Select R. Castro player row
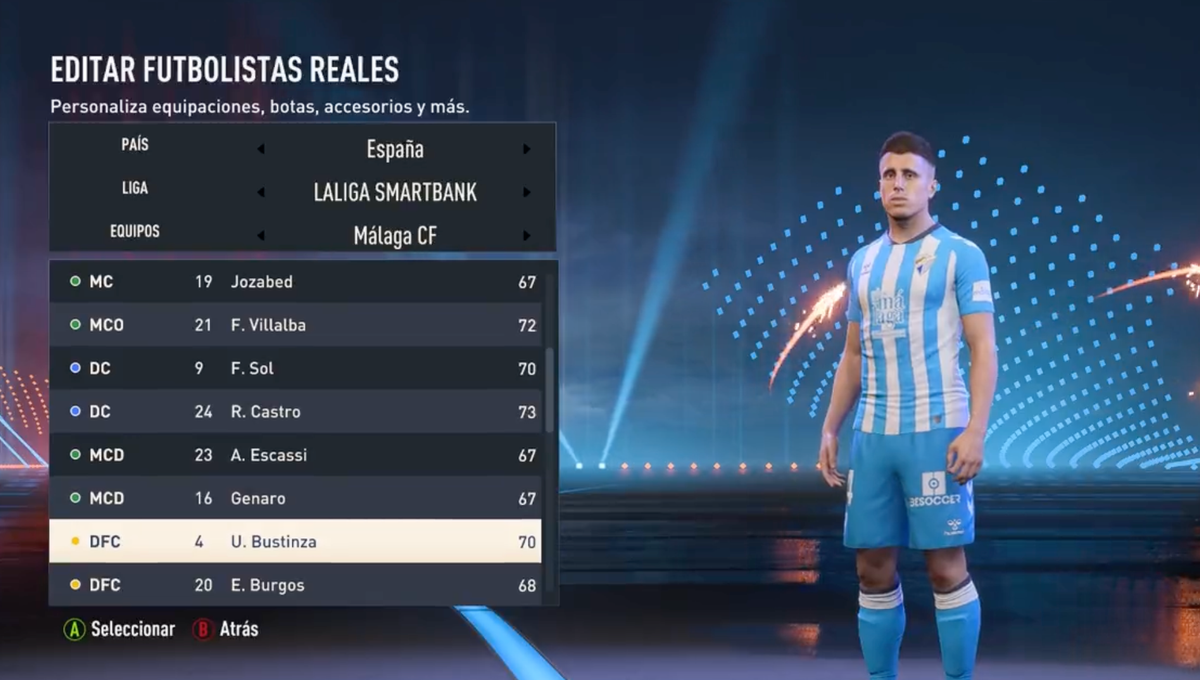 click(x=295, y=411)
